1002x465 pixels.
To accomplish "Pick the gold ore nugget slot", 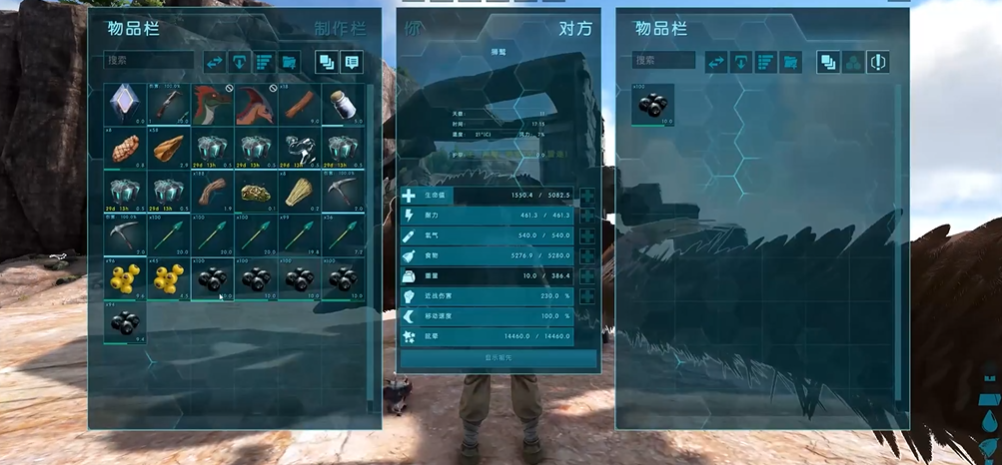I will tap(254, 192).
